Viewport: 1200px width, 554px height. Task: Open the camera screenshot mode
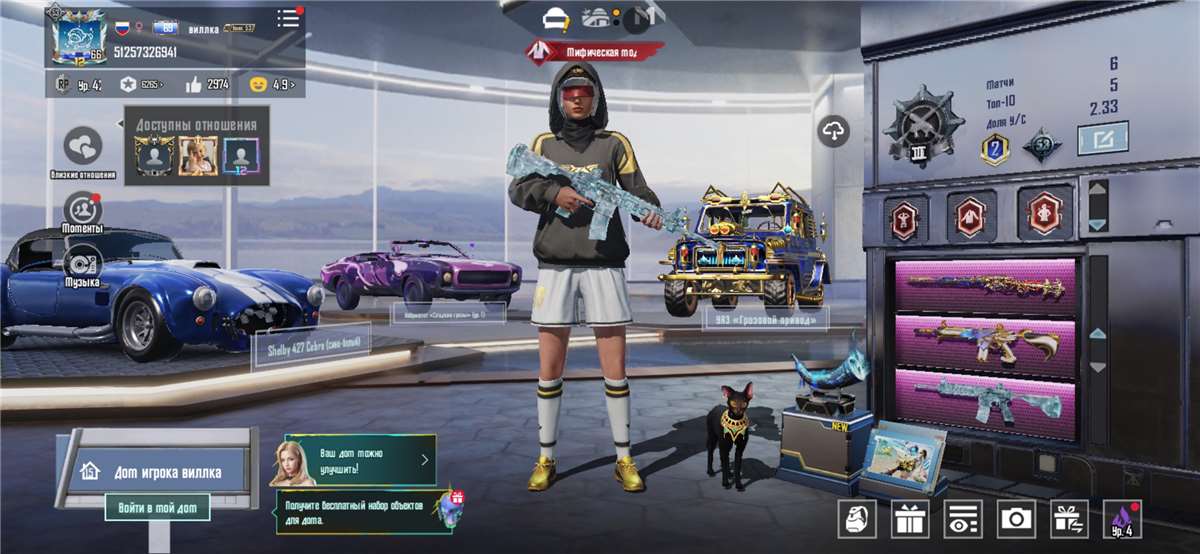point(1017,518)
